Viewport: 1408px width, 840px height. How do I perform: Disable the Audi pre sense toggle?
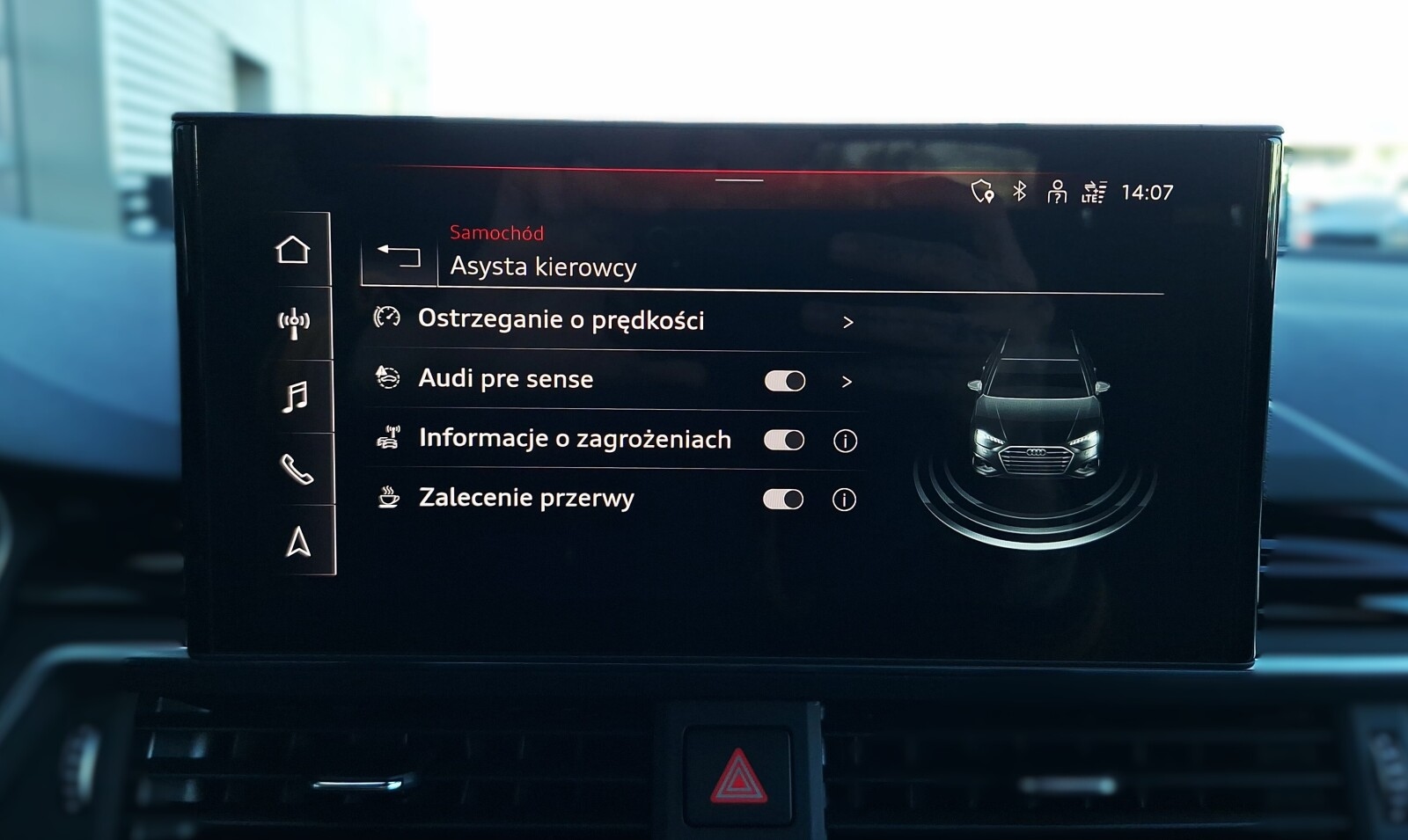coord(786,380)
